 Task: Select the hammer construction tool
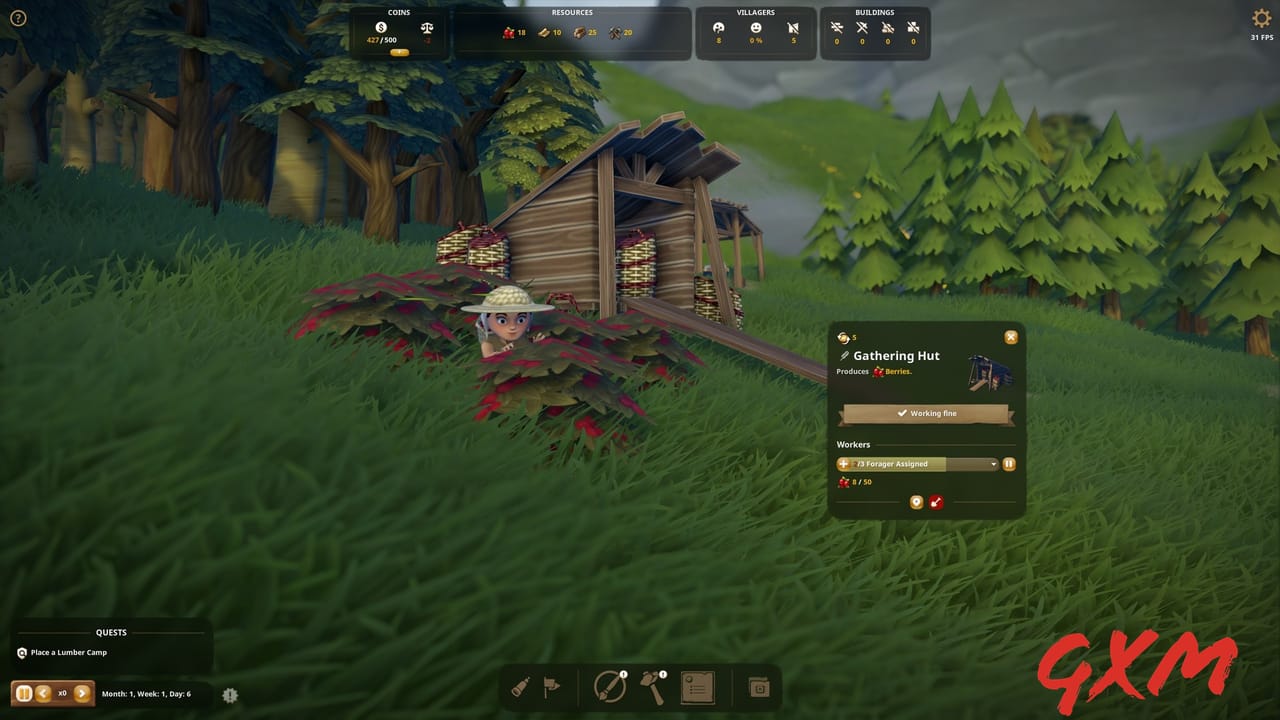click(654, 688)
